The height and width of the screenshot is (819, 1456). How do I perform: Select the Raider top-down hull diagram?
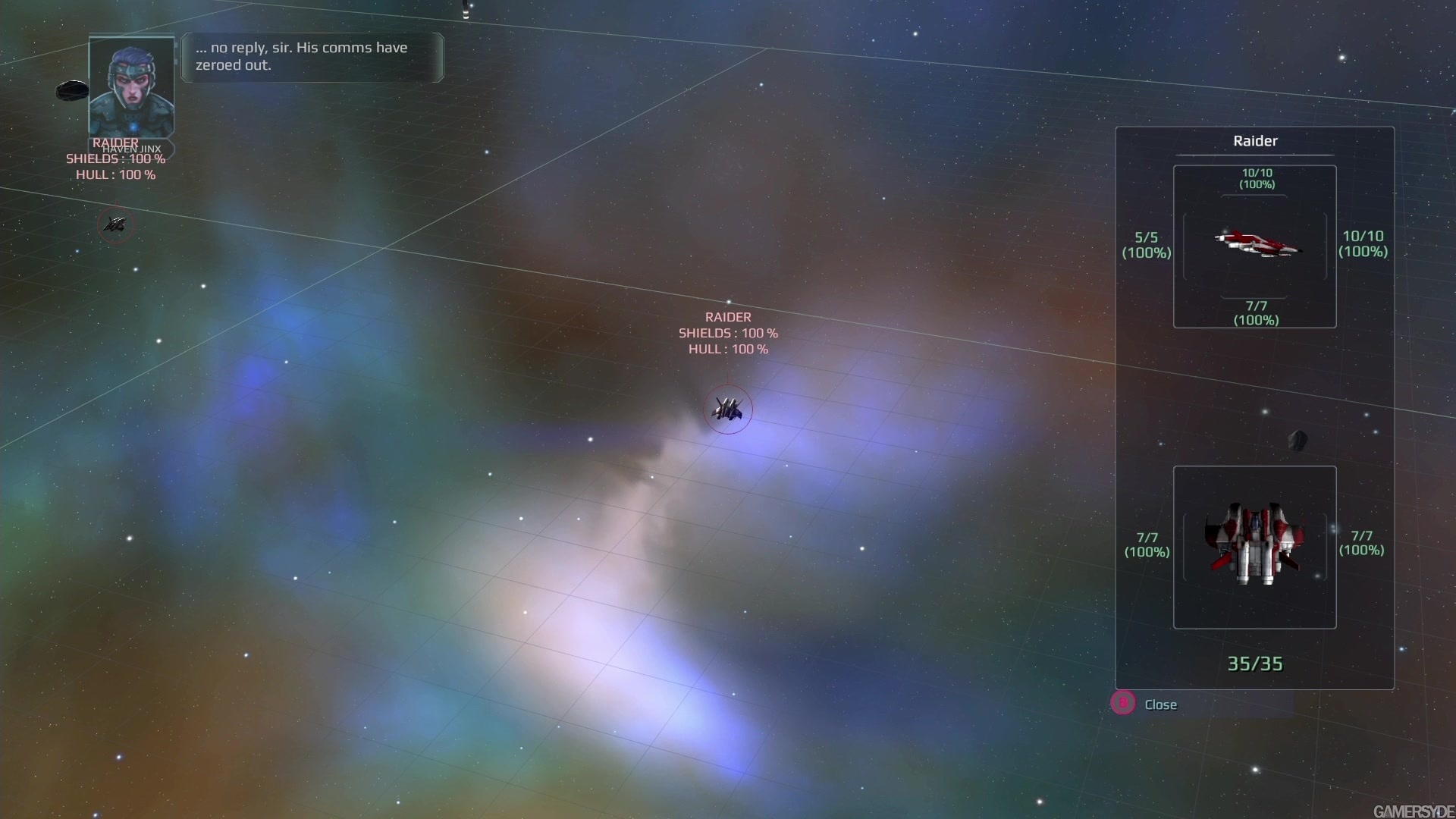1254,547
